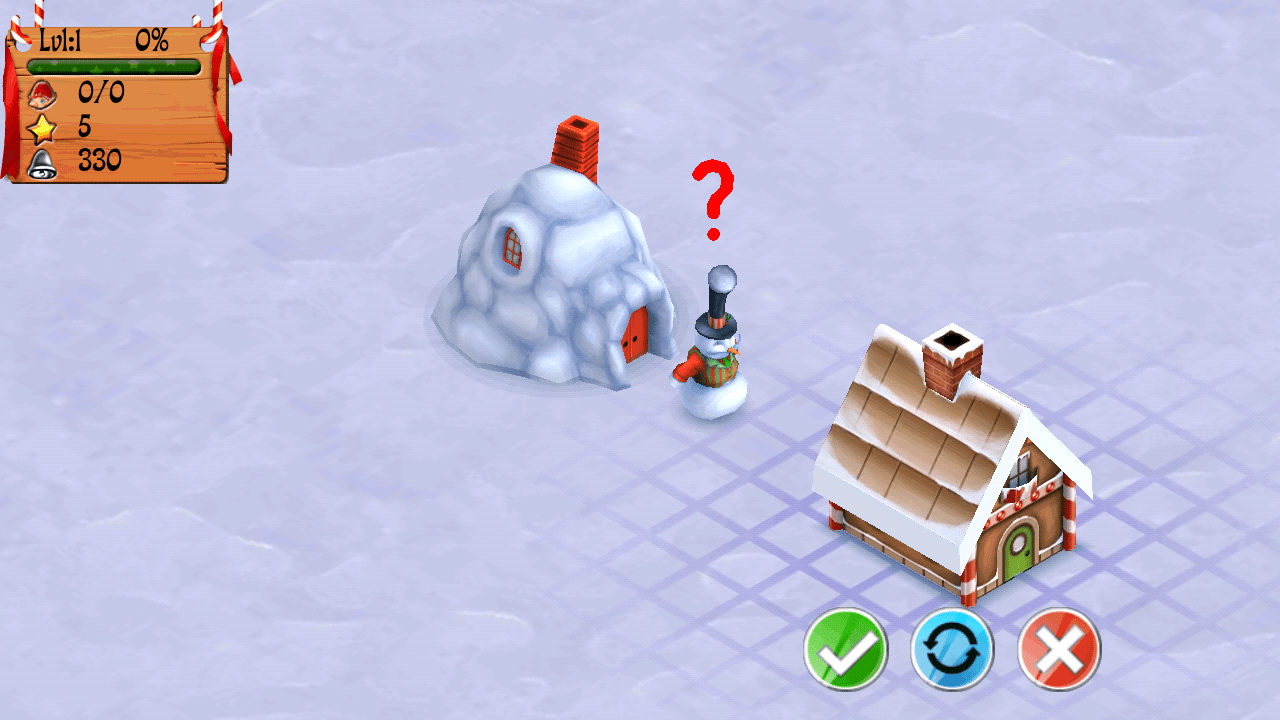Rotate the building with the blue arrows button
This screenshot has height=720, width=1280.
point(952,649)
